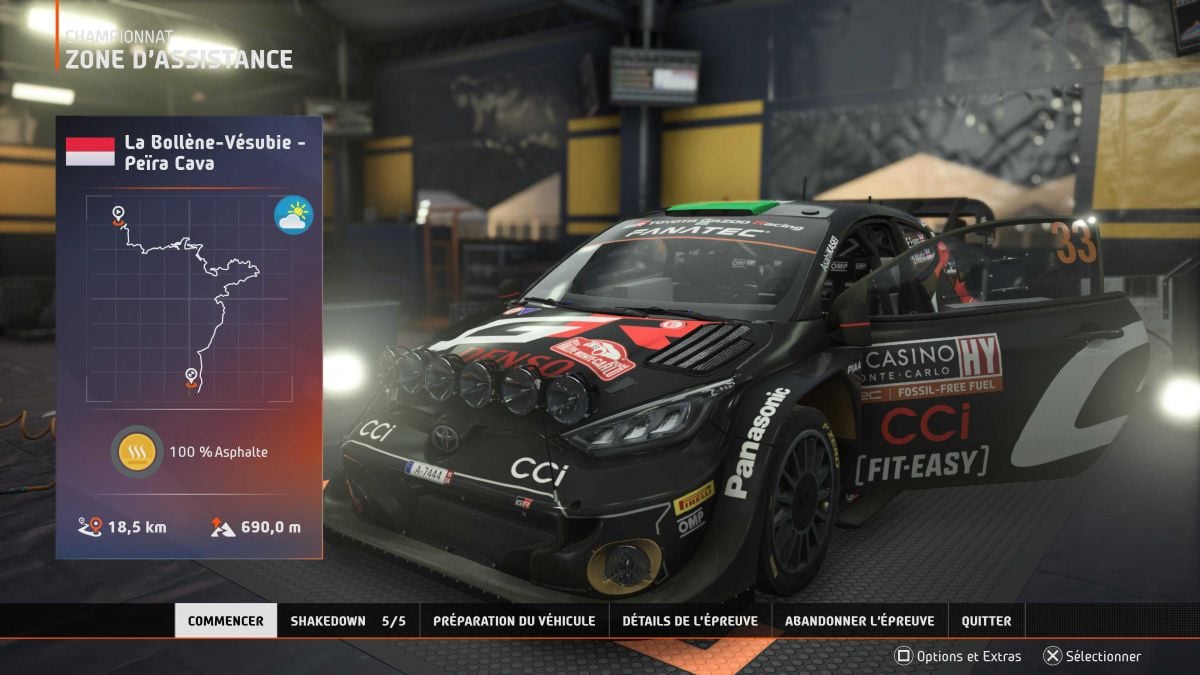Click the partly cloudy weather icon
1200x675 pixels.
coord(293,216)
